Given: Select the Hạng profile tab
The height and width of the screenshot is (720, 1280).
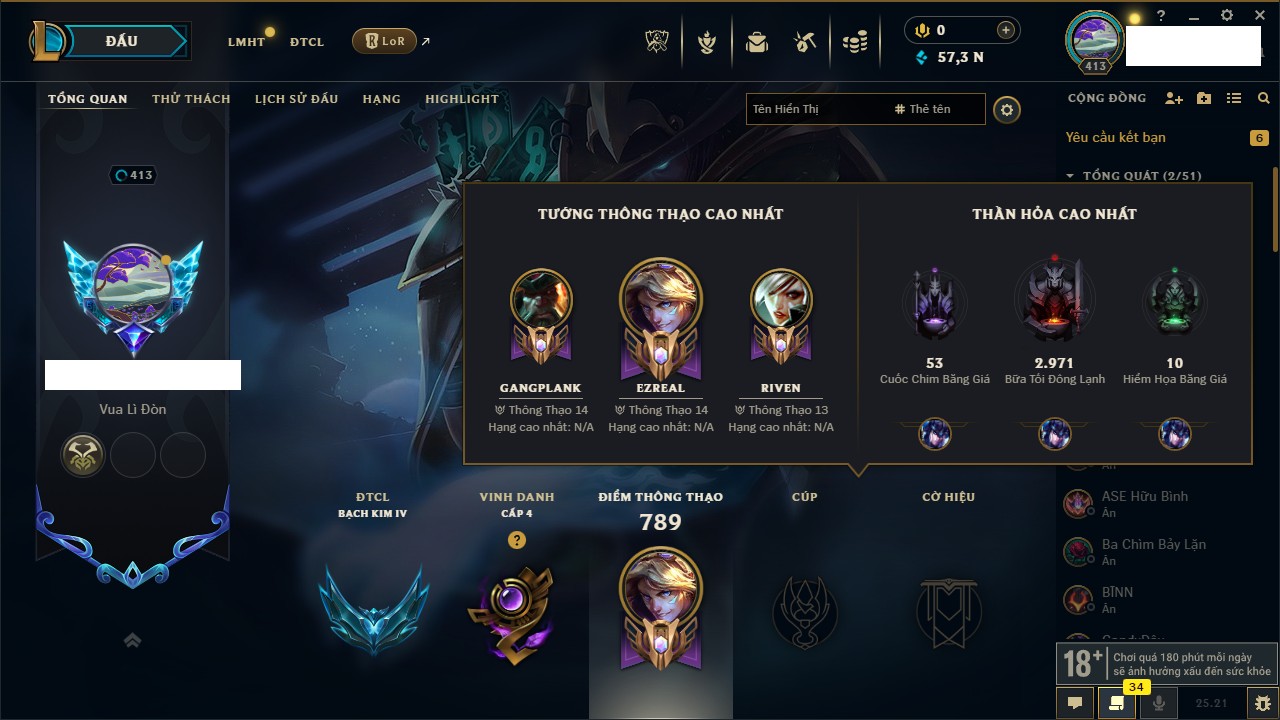Looking at the screenshot, I should click(381, 99).
